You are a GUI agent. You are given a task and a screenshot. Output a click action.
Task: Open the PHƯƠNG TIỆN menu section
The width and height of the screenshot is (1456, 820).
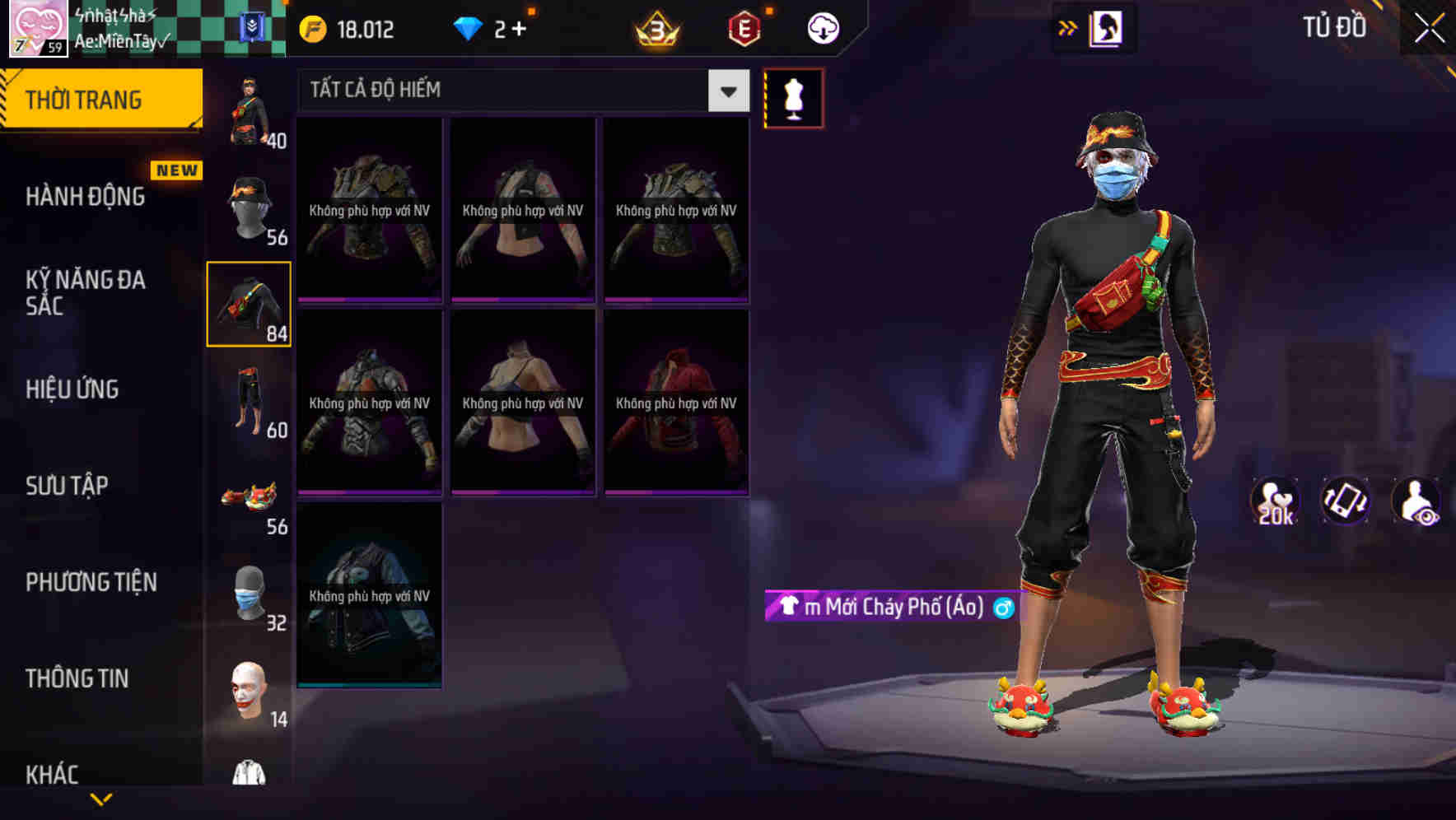91,581
